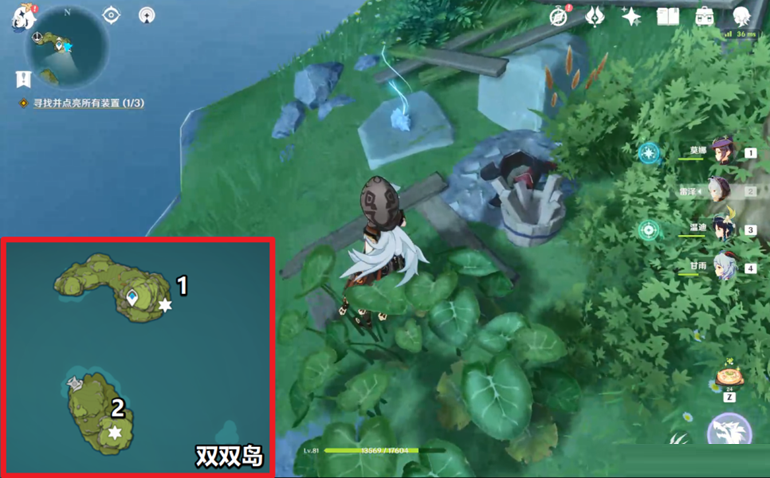Open the adventurer handbook

click(x=668, y=16)
